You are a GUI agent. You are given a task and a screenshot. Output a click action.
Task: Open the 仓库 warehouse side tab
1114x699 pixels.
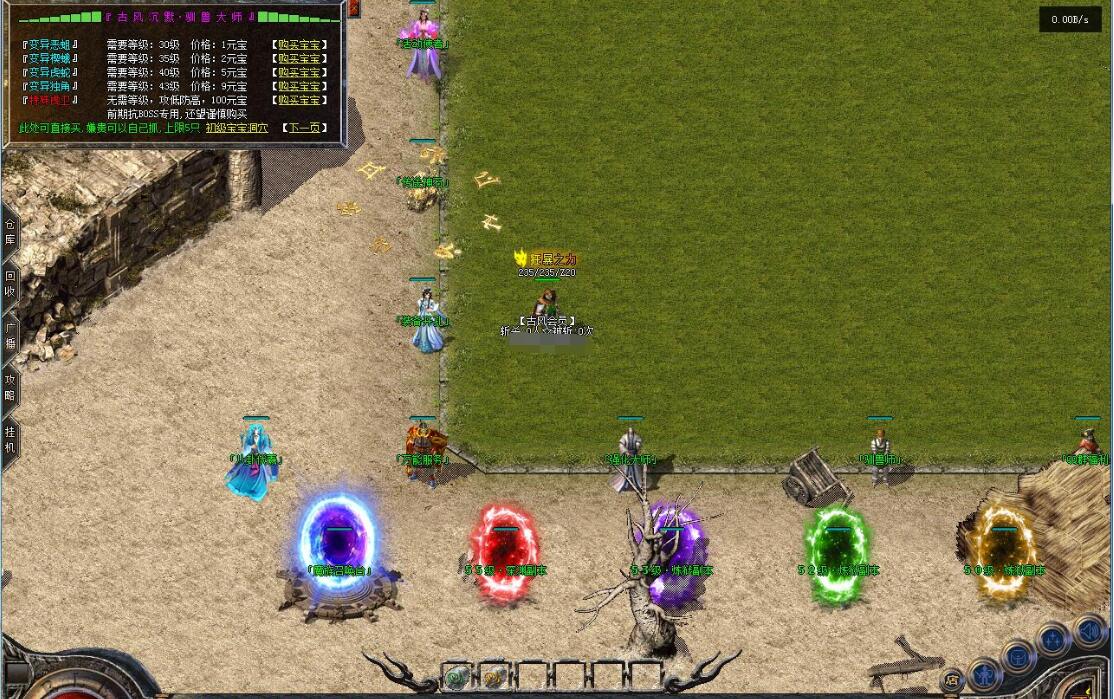click(10, 233)
